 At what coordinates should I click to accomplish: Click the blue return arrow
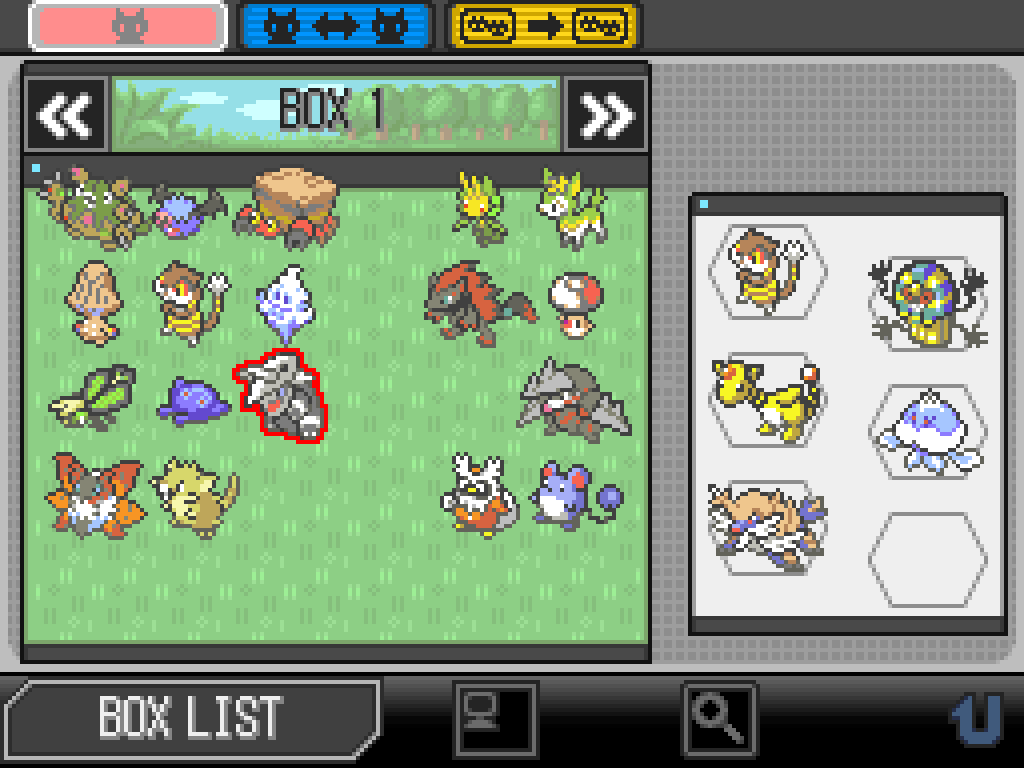(x=975, y=716)
